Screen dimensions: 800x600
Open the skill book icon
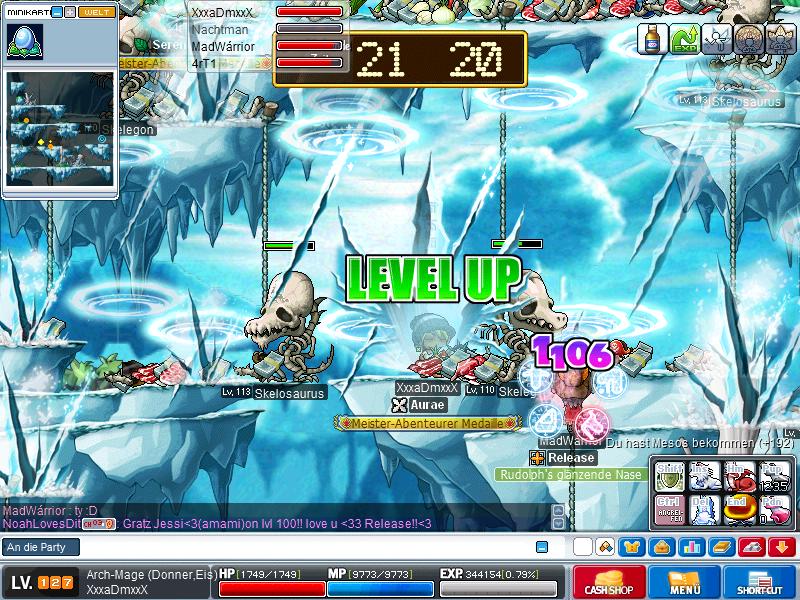721,547
